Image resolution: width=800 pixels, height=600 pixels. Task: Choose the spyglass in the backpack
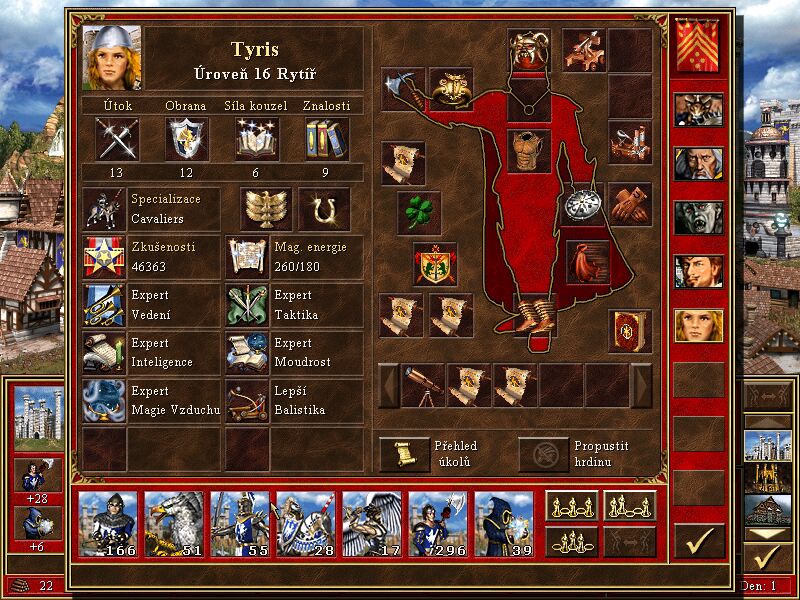(x=423, y=385)
